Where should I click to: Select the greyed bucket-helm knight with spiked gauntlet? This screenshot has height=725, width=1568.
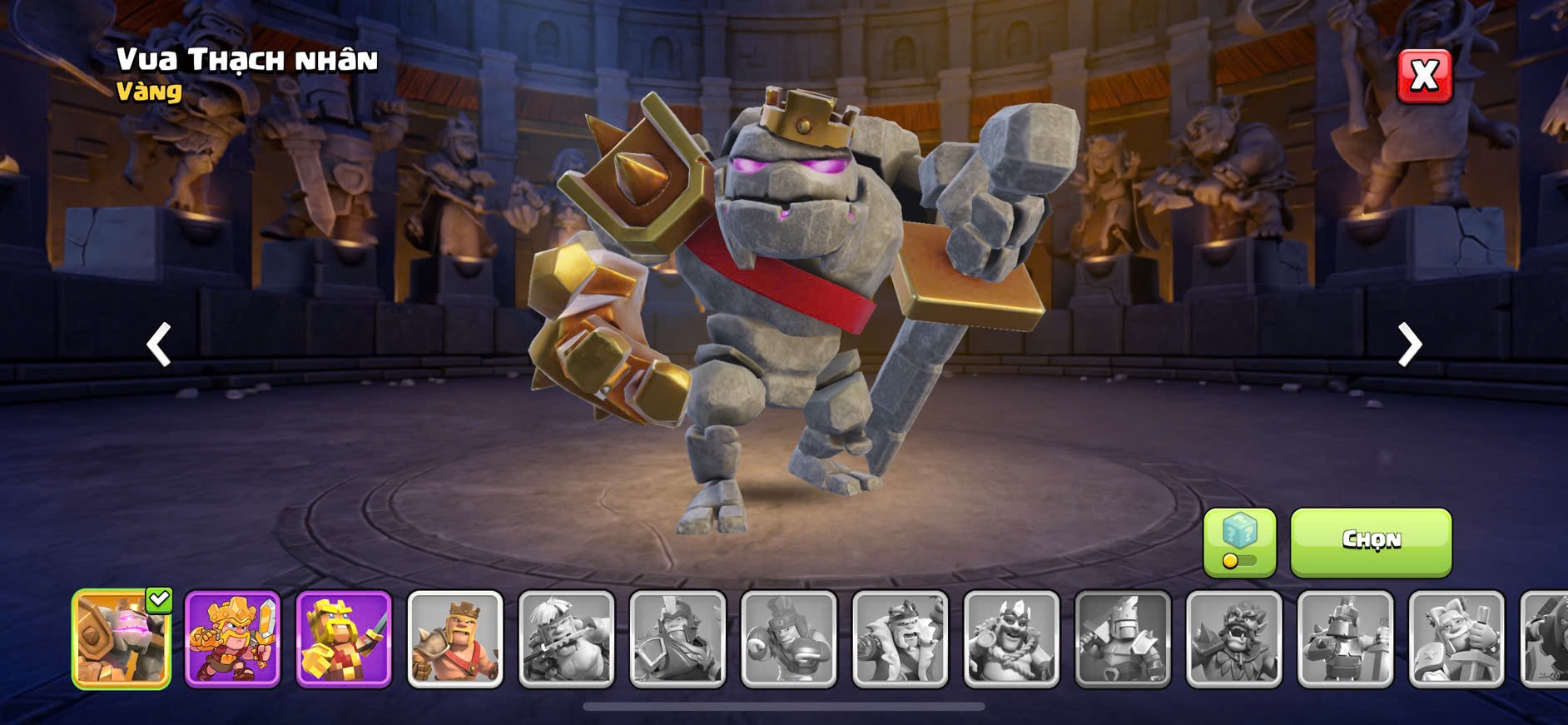(x=1345, y=639)
